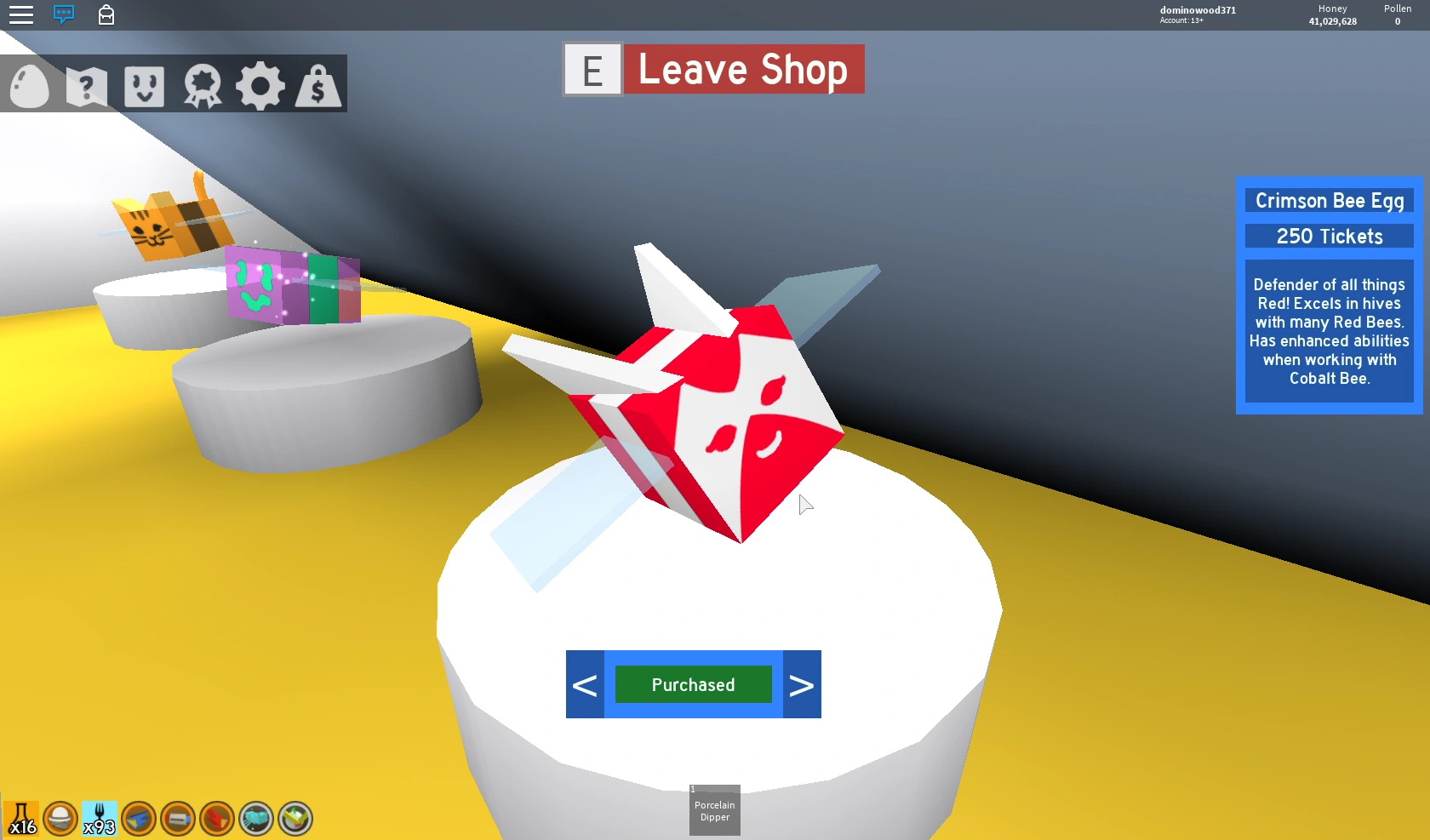Click the backpack icon near the chat
This screenshot has width=1430, height=840.
coord(106,14)
